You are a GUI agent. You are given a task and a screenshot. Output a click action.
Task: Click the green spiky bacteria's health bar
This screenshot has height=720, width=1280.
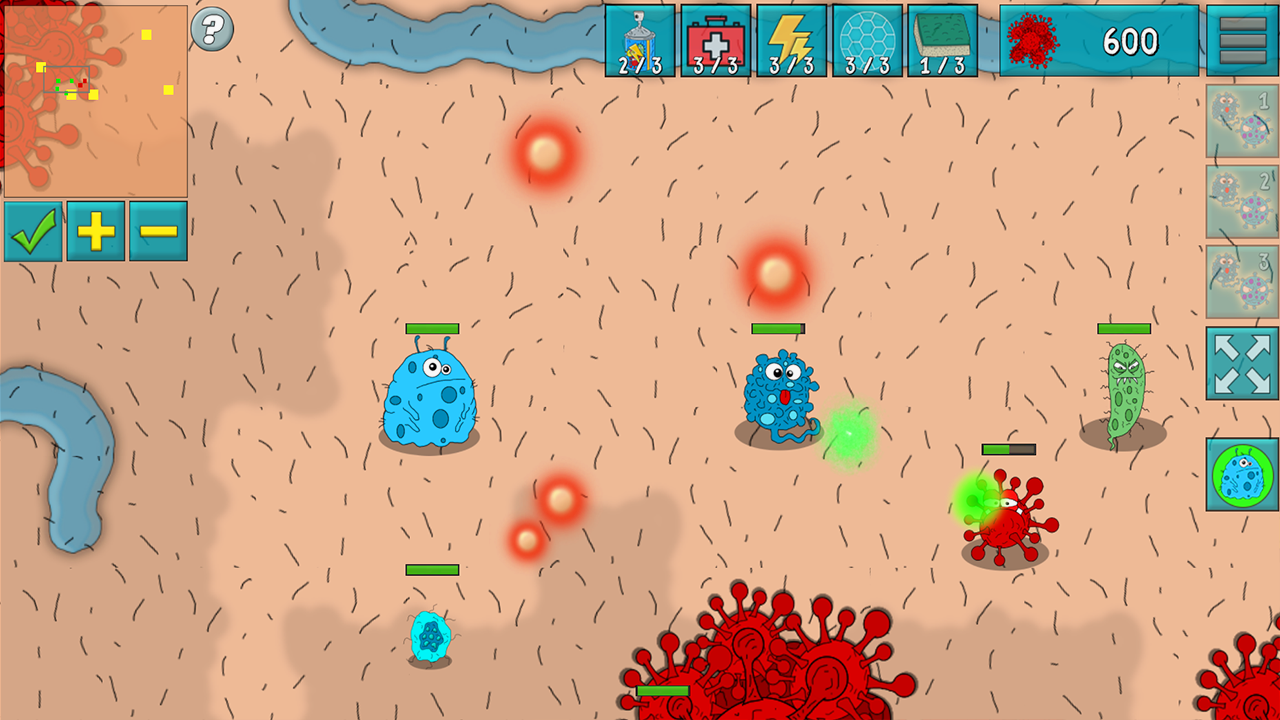coord(1125,328)
